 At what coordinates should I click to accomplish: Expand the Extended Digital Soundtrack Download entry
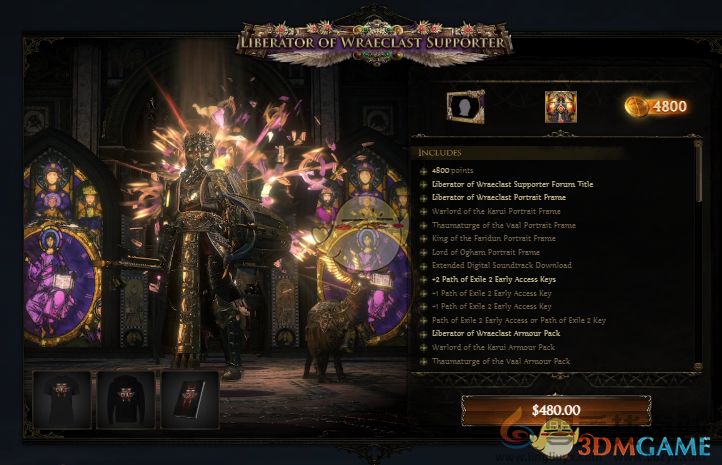click(424, 265)
